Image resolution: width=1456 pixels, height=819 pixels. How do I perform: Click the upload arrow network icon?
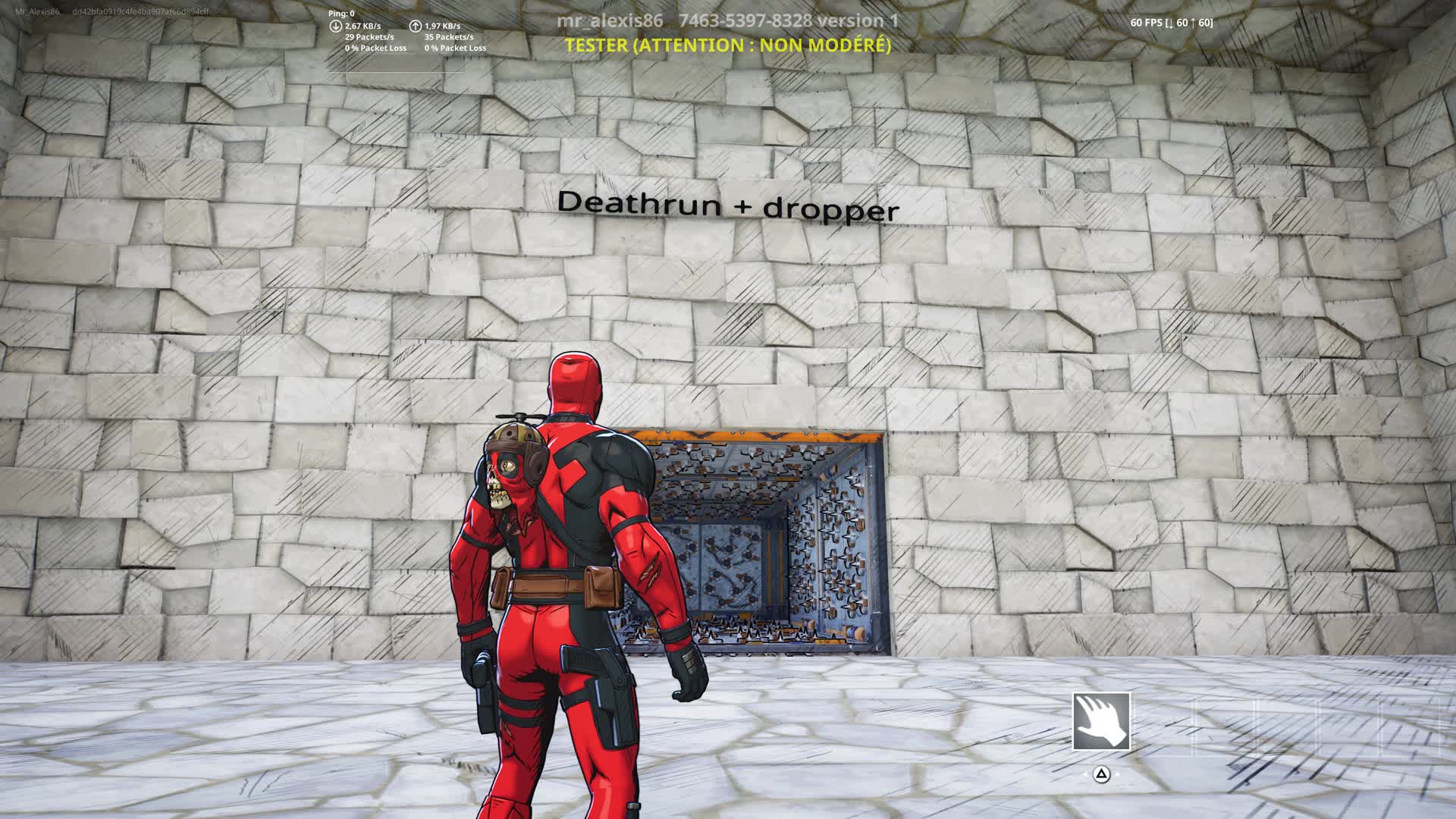pyautogui.click(x=416, y=27)
